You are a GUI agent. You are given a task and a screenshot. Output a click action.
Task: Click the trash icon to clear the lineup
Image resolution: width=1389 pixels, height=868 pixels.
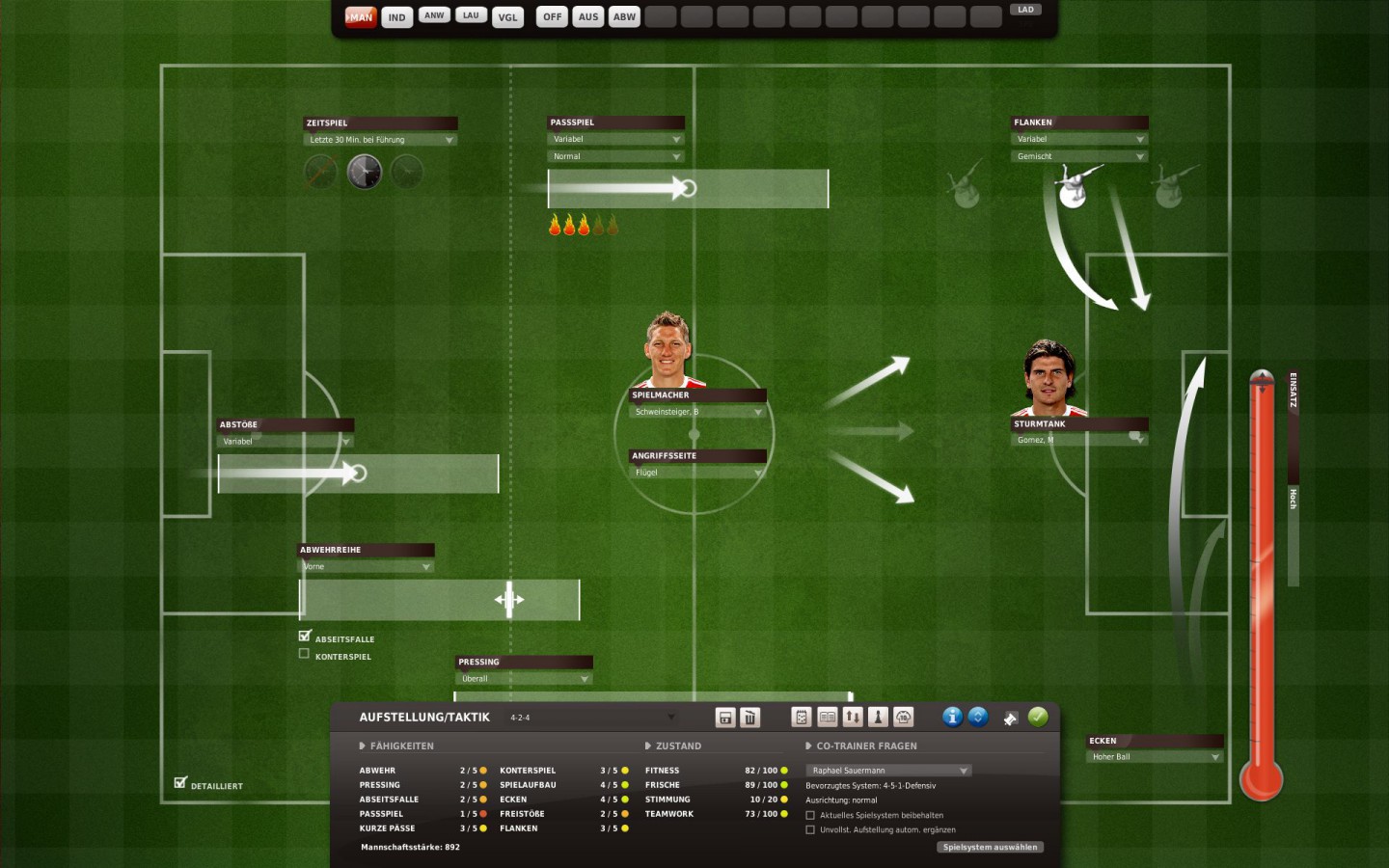coord(749,718)
